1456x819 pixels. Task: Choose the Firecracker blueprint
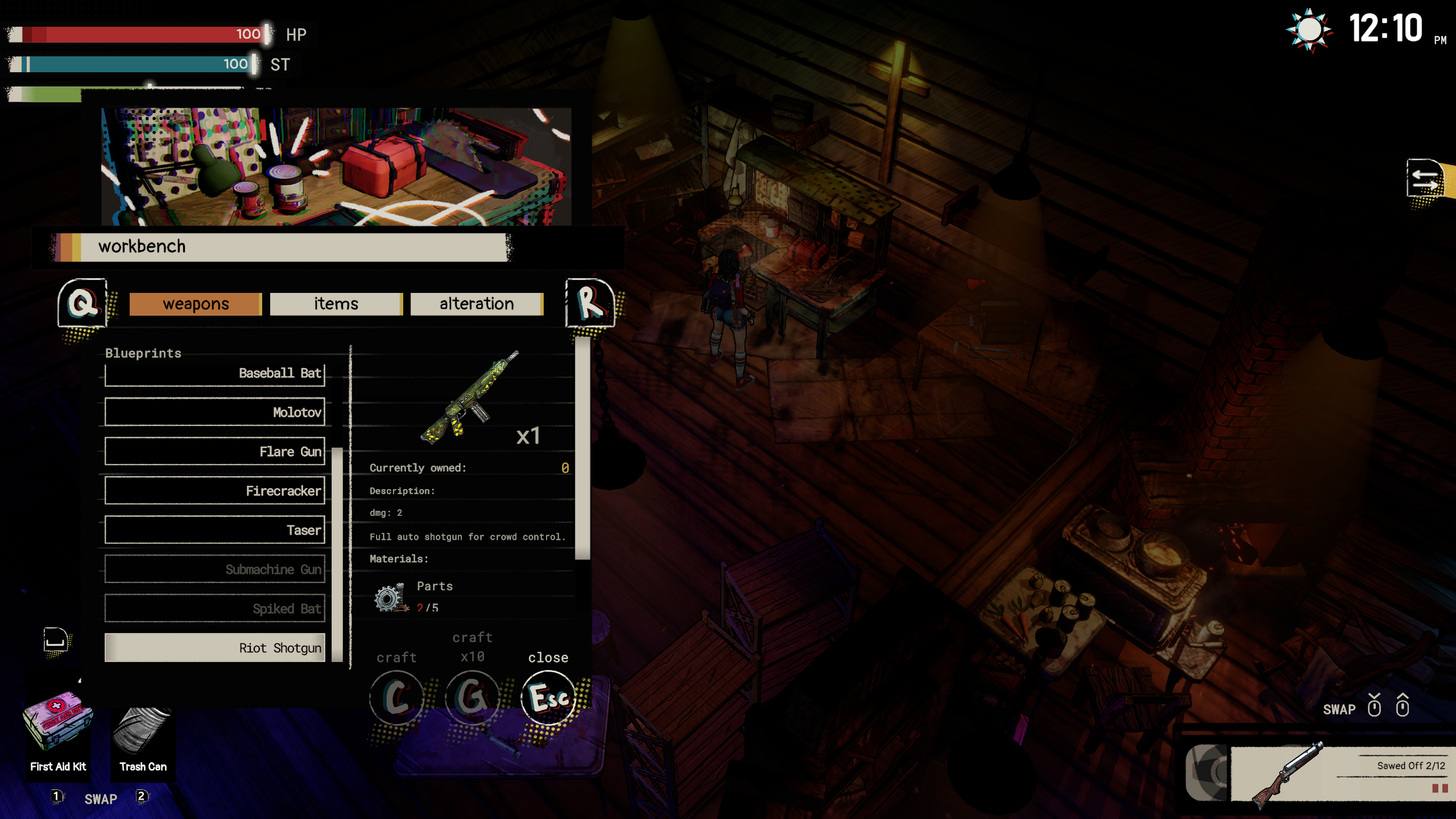(215, 490)
